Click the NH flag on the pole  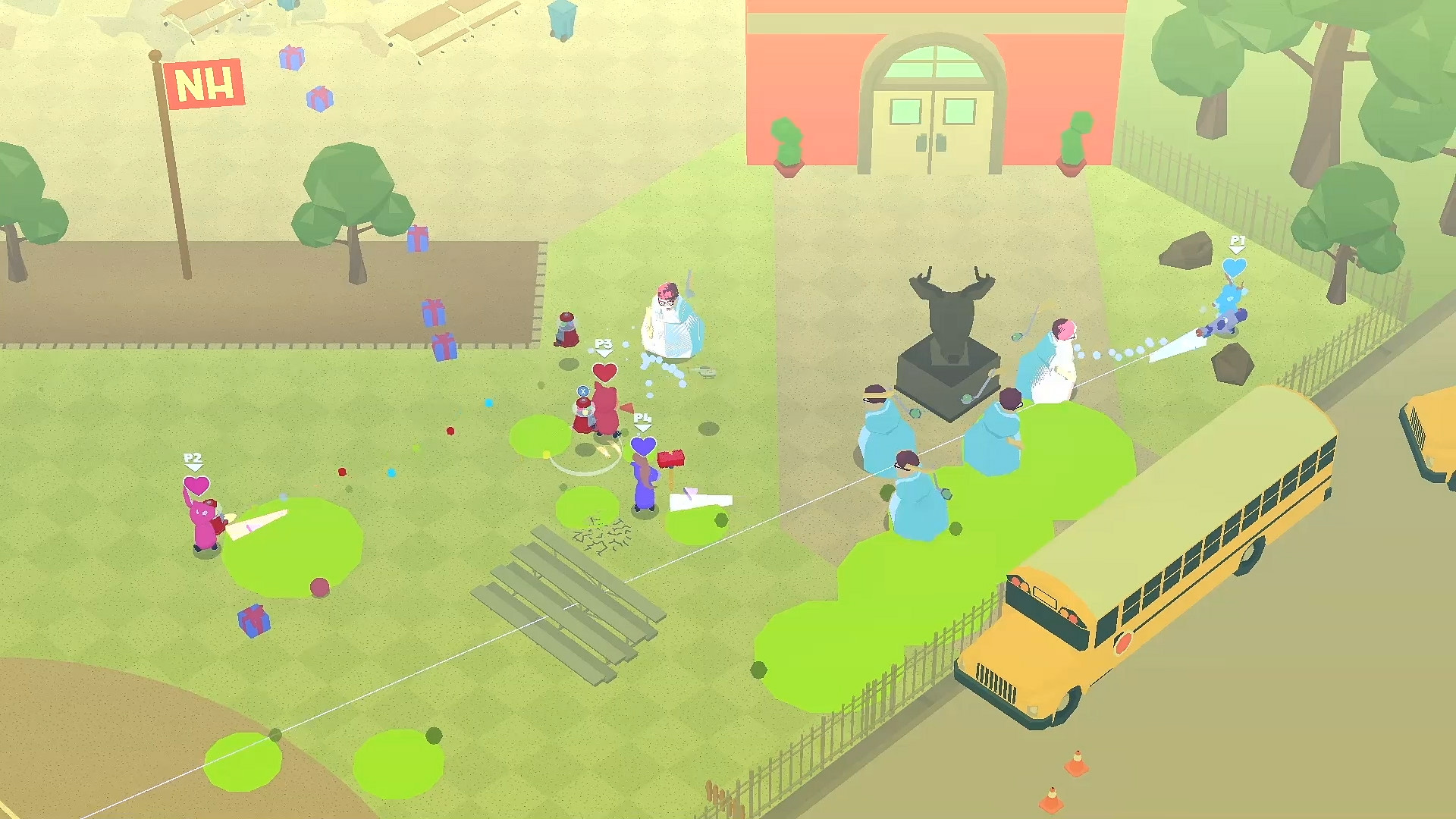pyautogui.click(x=205, y=86)
